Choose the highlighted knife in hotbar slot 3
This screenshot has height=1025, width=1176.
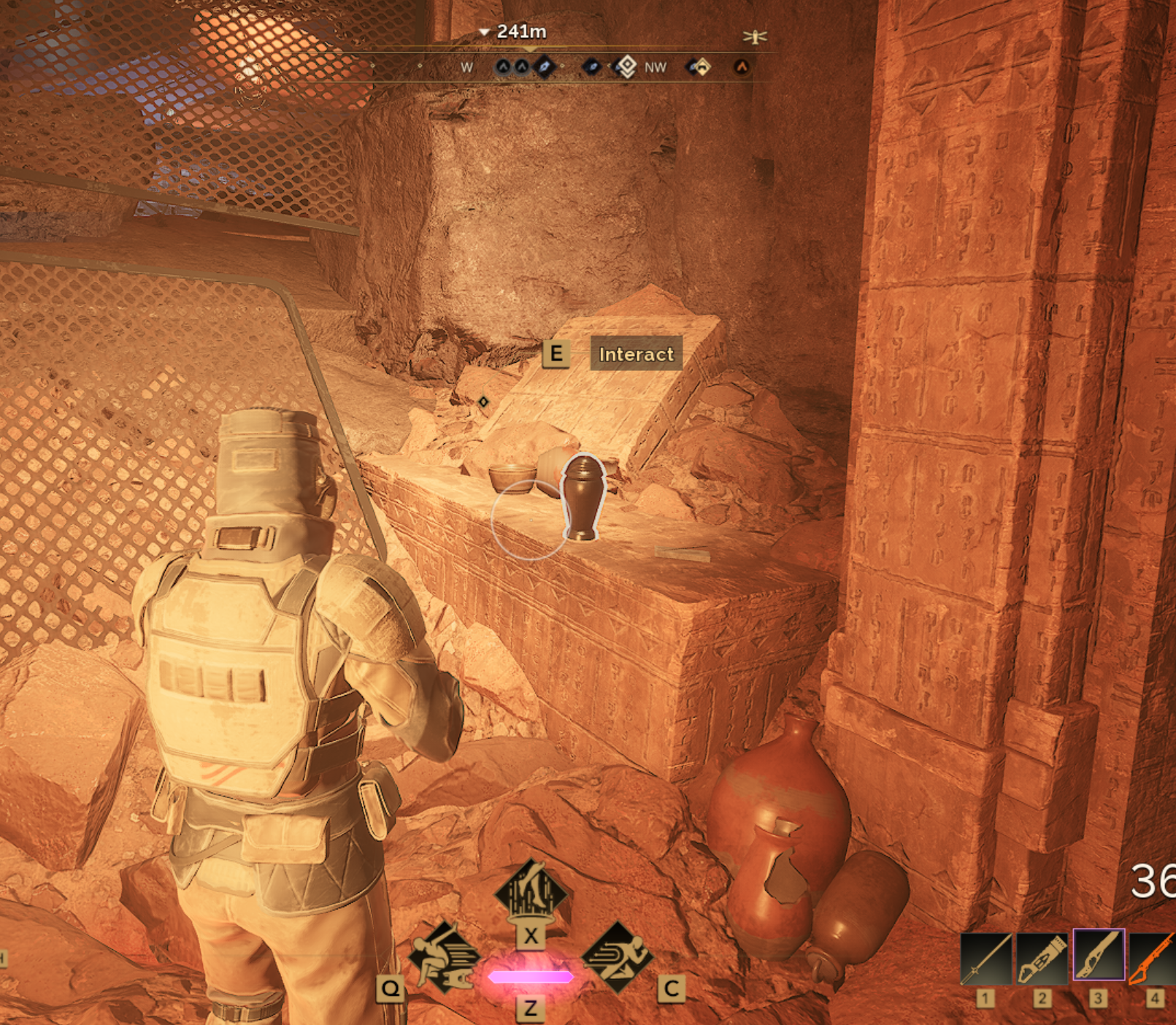point(1098,955)
